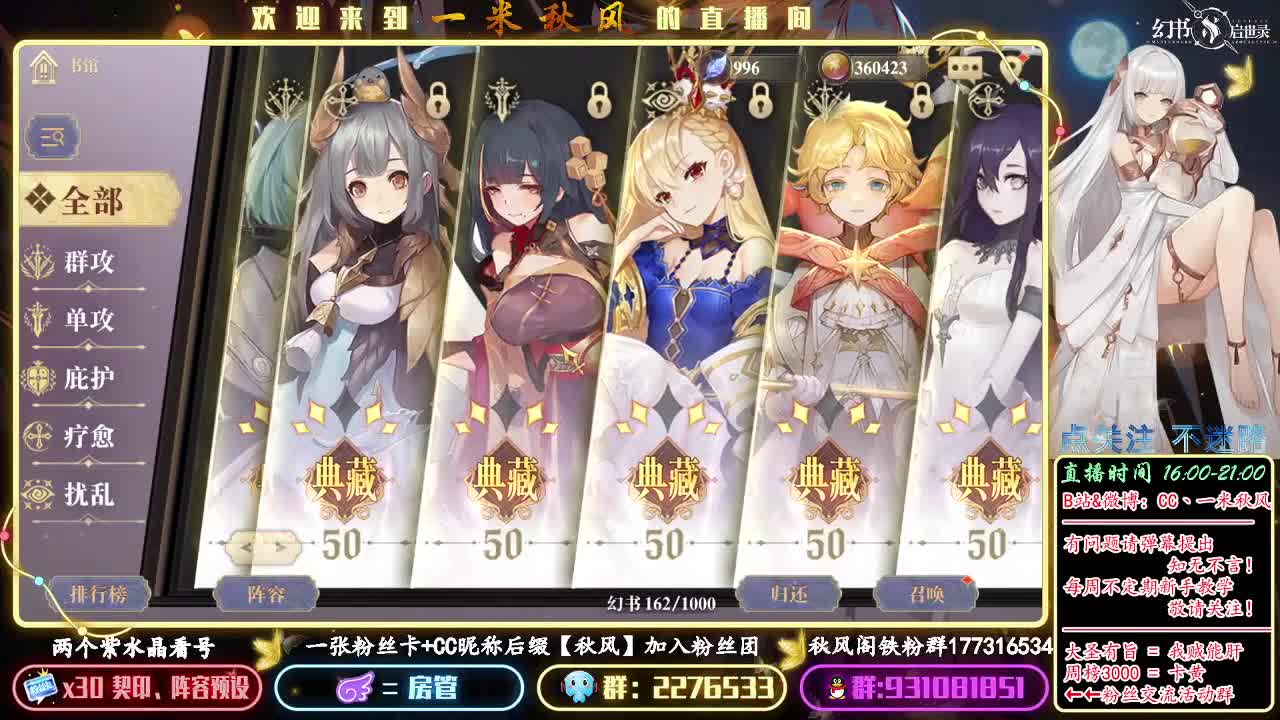Toggle the lock above the blonde character
The height and width of the screenshot is (720, 1280).
[759, 104]
